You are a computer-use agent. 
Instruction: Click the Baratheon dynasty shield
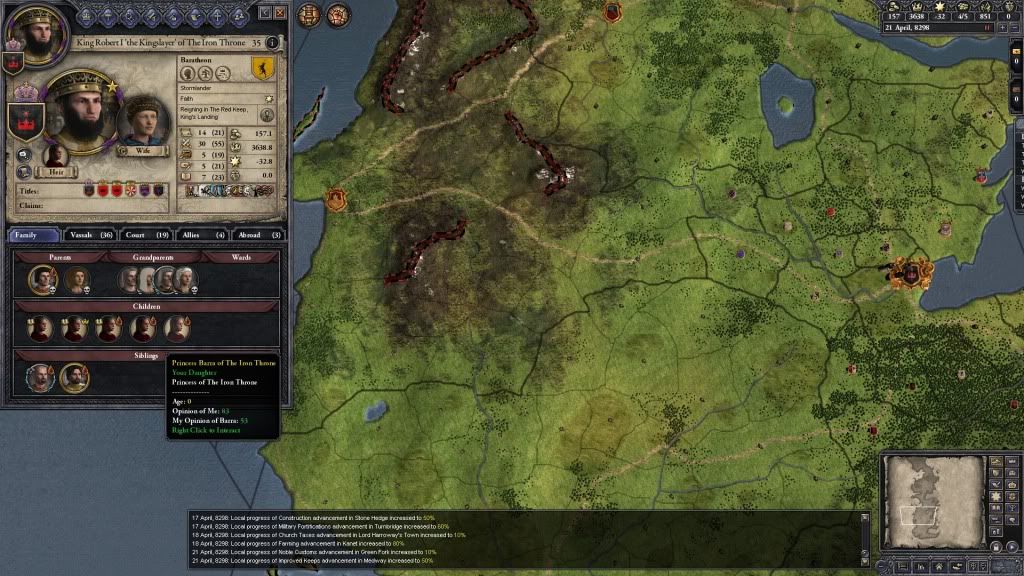(262, 70)
